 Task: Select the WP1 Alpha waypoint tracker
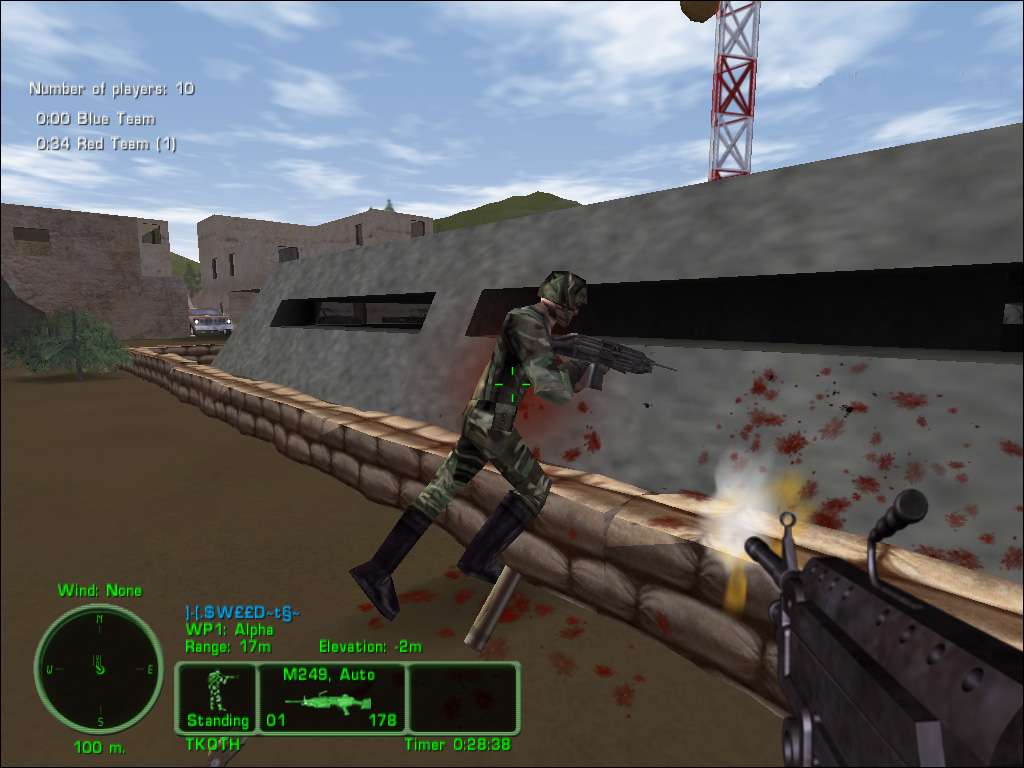[x=229, y=629]
